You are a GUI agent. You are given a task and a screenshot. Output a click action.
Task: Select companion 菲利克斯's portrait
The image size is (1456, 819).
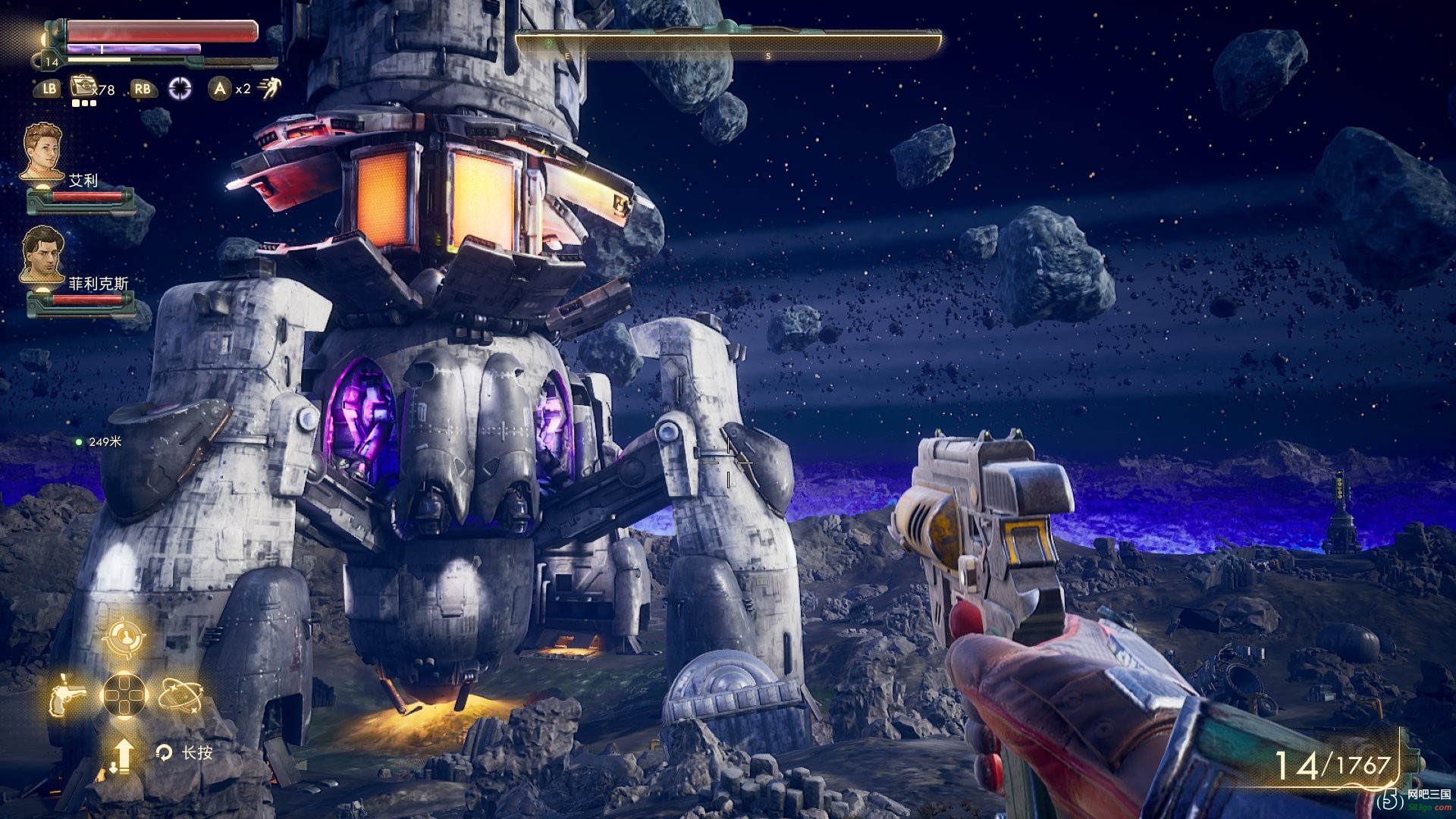(42, 254)
